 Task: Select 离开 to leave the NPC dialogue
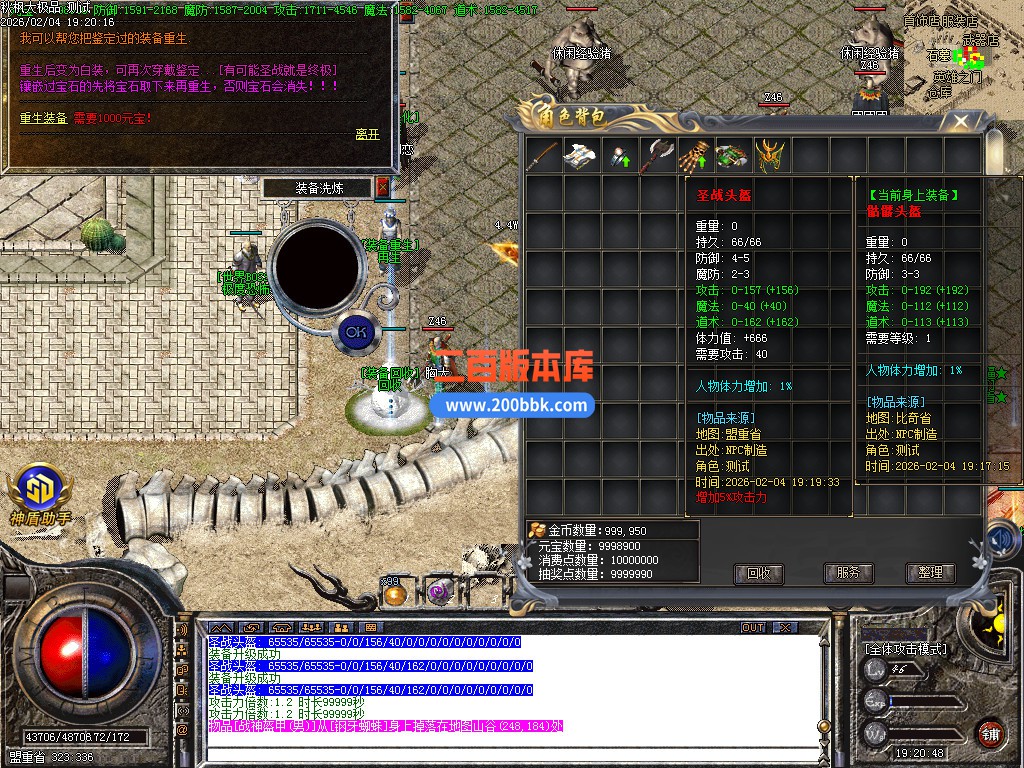367,134
